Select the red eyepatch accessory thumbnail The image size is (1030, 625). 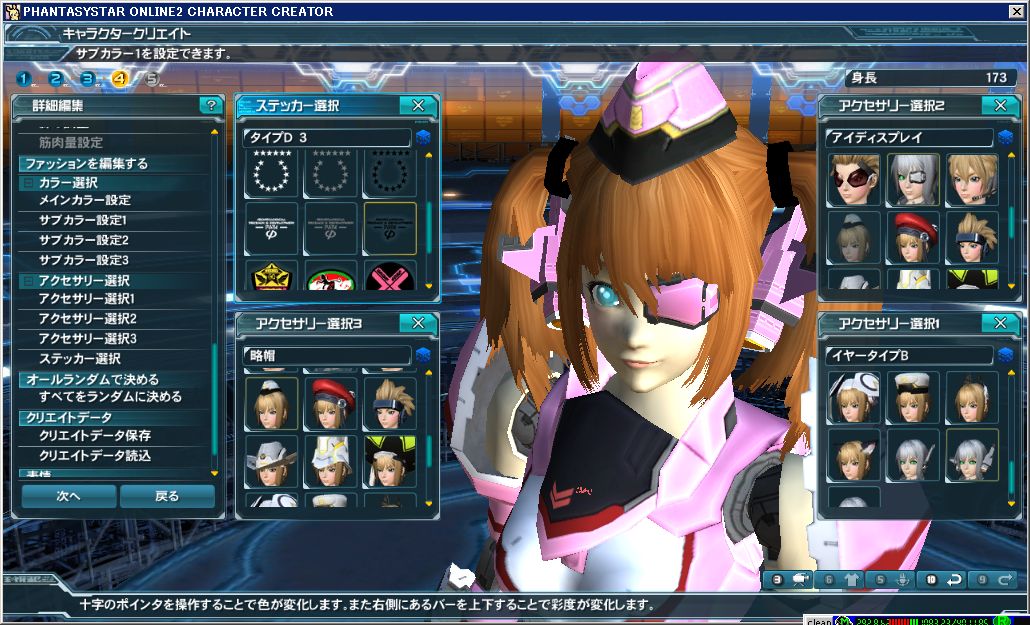[854, 179]
